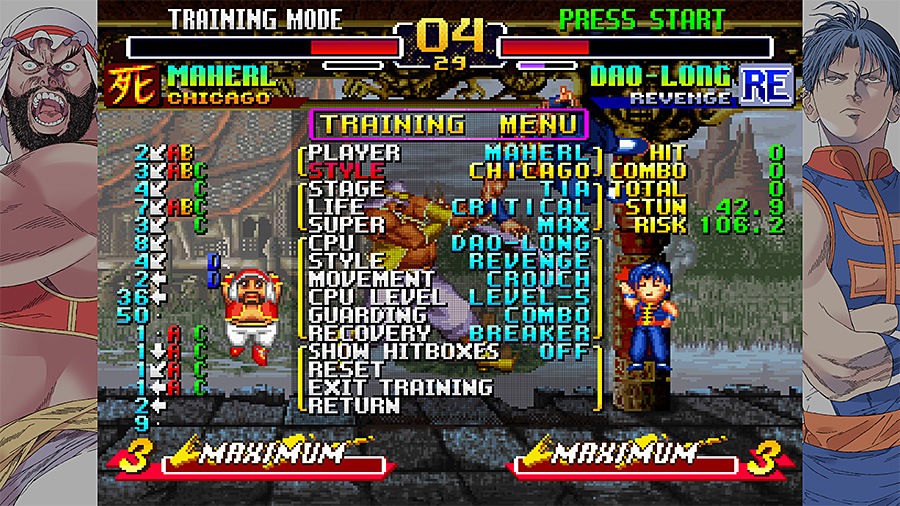The height and width of the screenshot is (506, 900).
Task: Click RETURN to close the training menu
Action: [x=354, y=406]
